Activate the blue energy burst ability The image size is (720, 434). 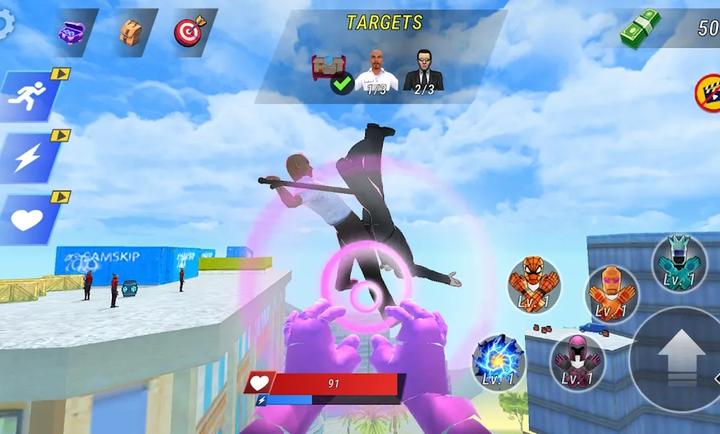pyautogui.click(x=498, y=361)
